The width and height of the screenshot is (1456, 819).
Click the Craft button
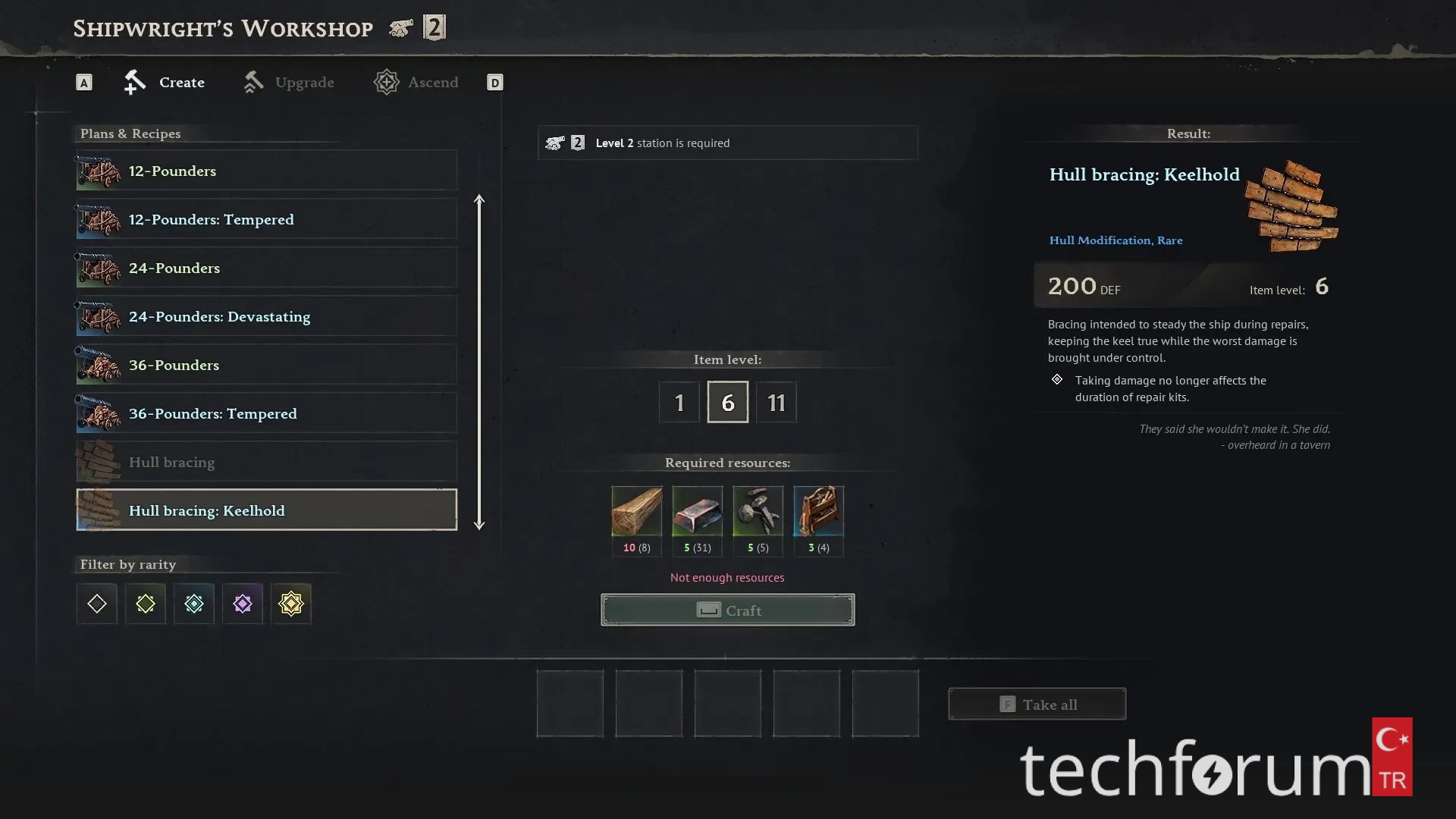pyautogui.click(x=727, y=610)
